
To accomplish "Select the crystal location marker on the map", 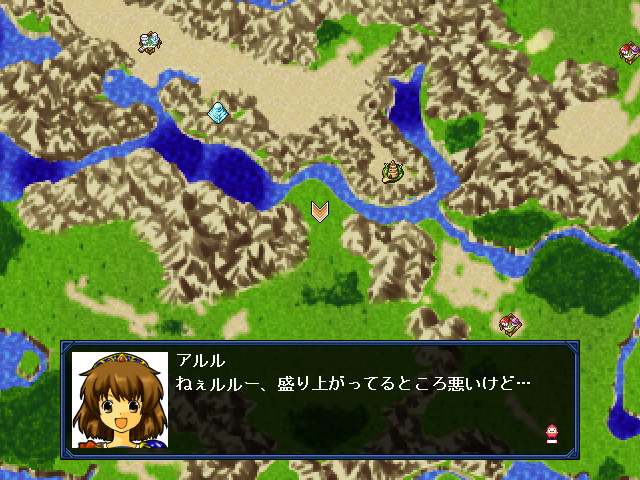I will 217,112.
